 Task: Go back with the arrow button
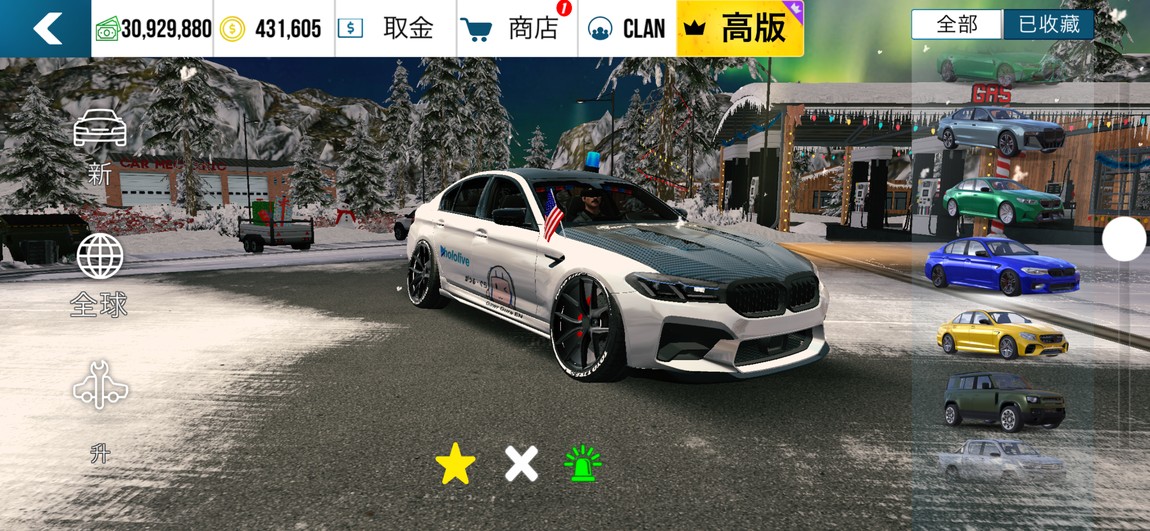click(x=46, y=28)
